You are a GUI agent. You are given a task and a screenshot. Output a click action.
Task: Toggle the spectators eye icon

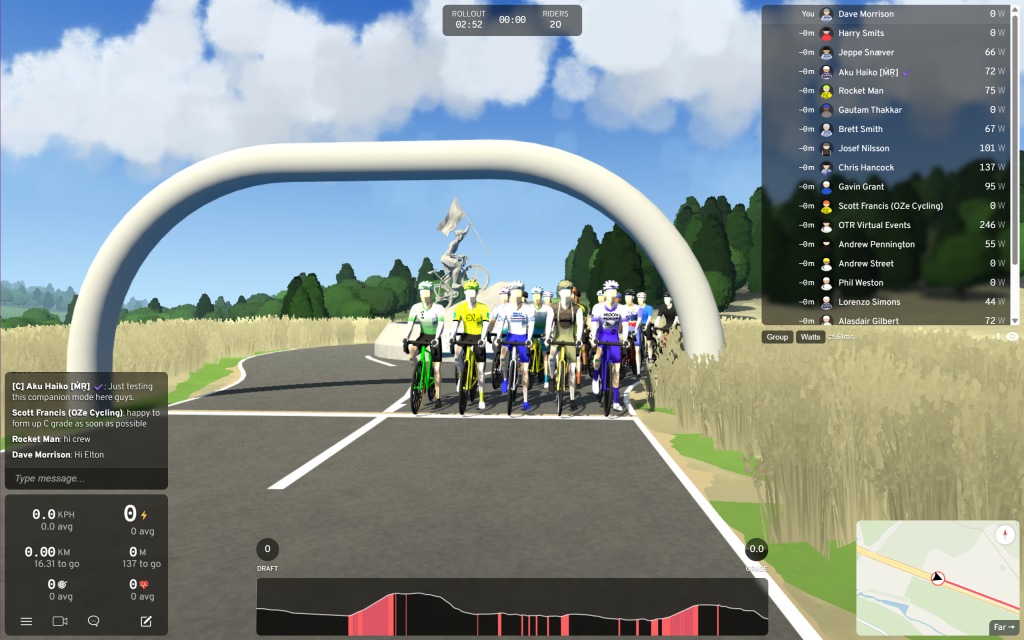click(1012, 337)
